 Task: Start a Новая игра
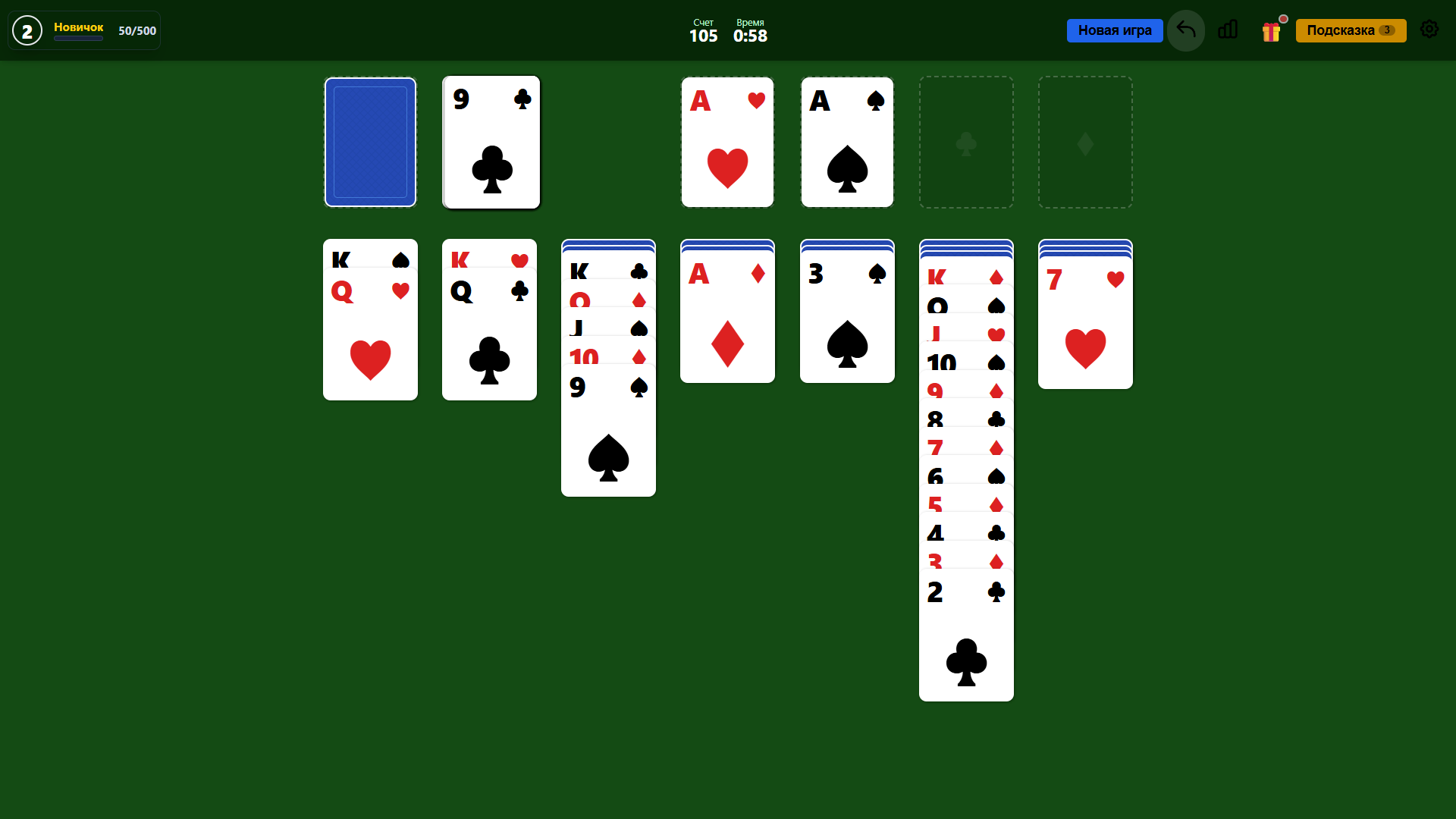click(1115, 30)
